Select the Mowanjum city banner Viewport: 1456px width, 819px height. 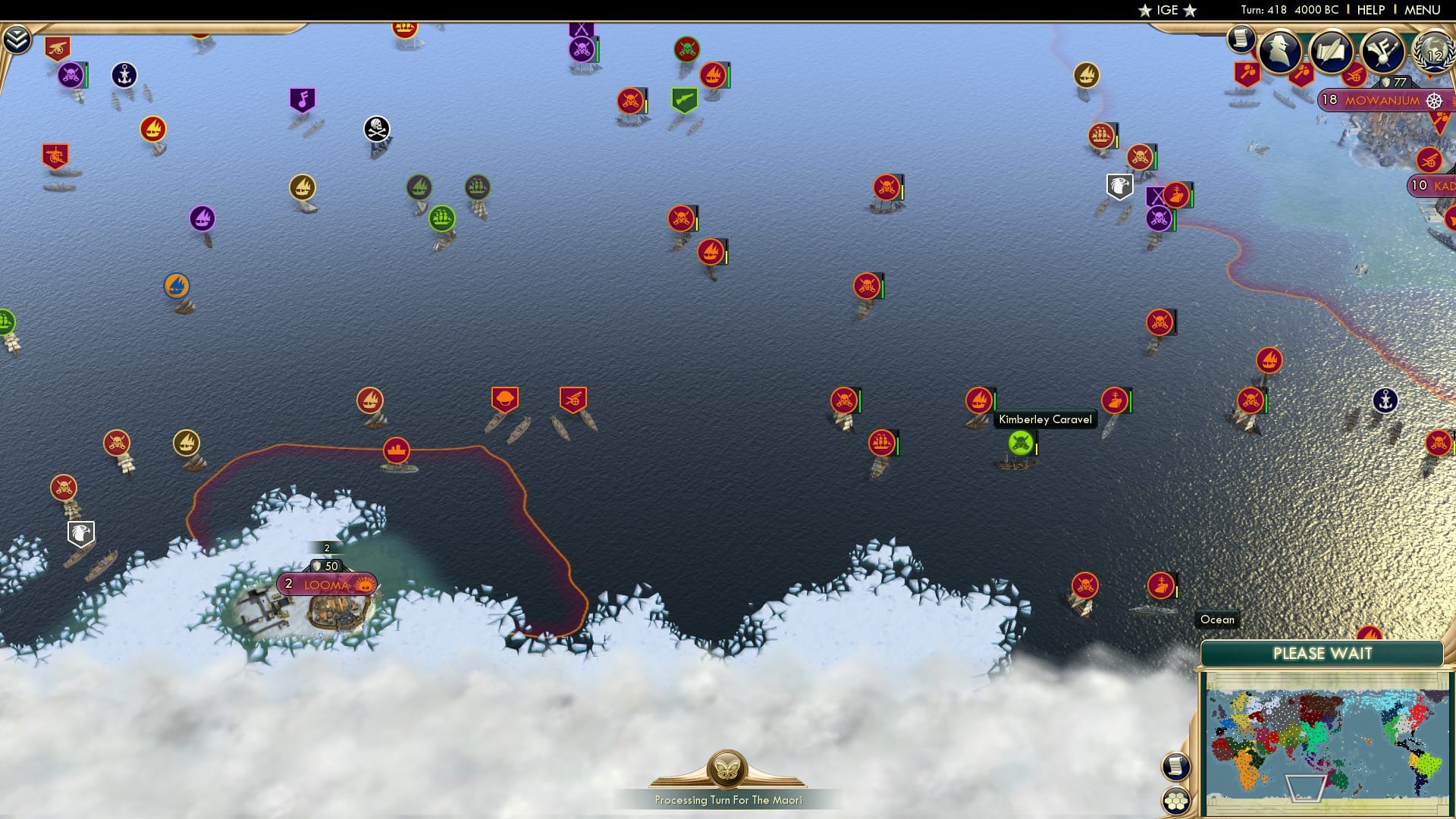(x=1382, y=101)
